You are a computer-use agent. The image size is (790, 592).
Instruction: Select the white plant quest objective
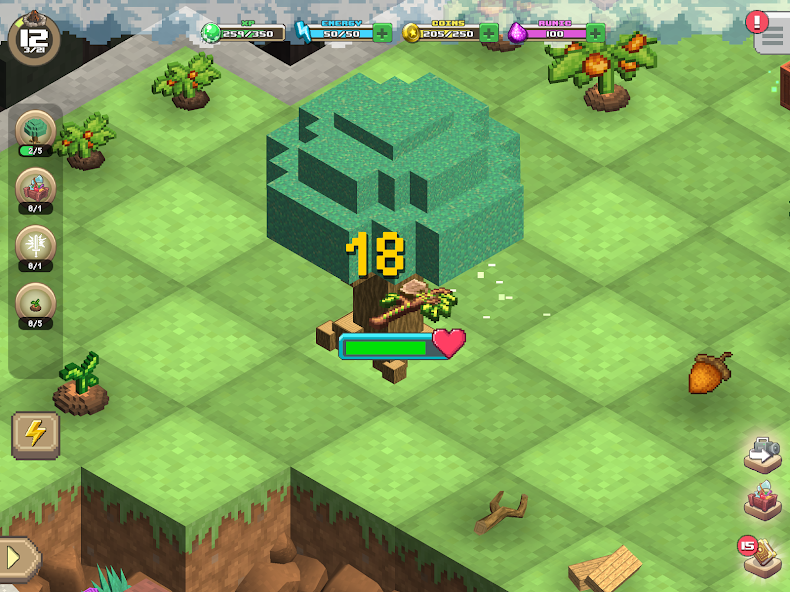point(35,247)
